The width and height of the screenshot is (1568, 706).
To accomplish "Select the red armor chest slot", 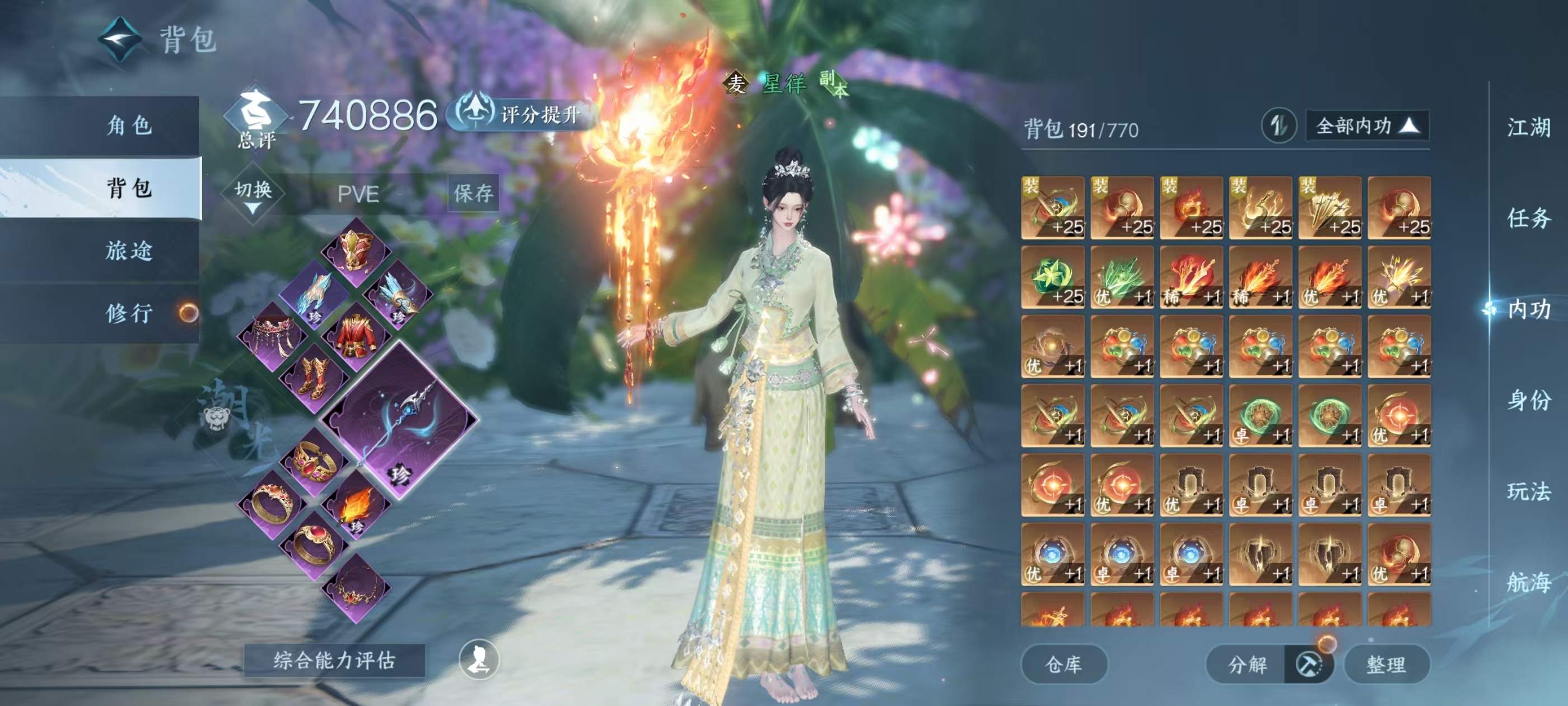I will [x=356, y=336].
